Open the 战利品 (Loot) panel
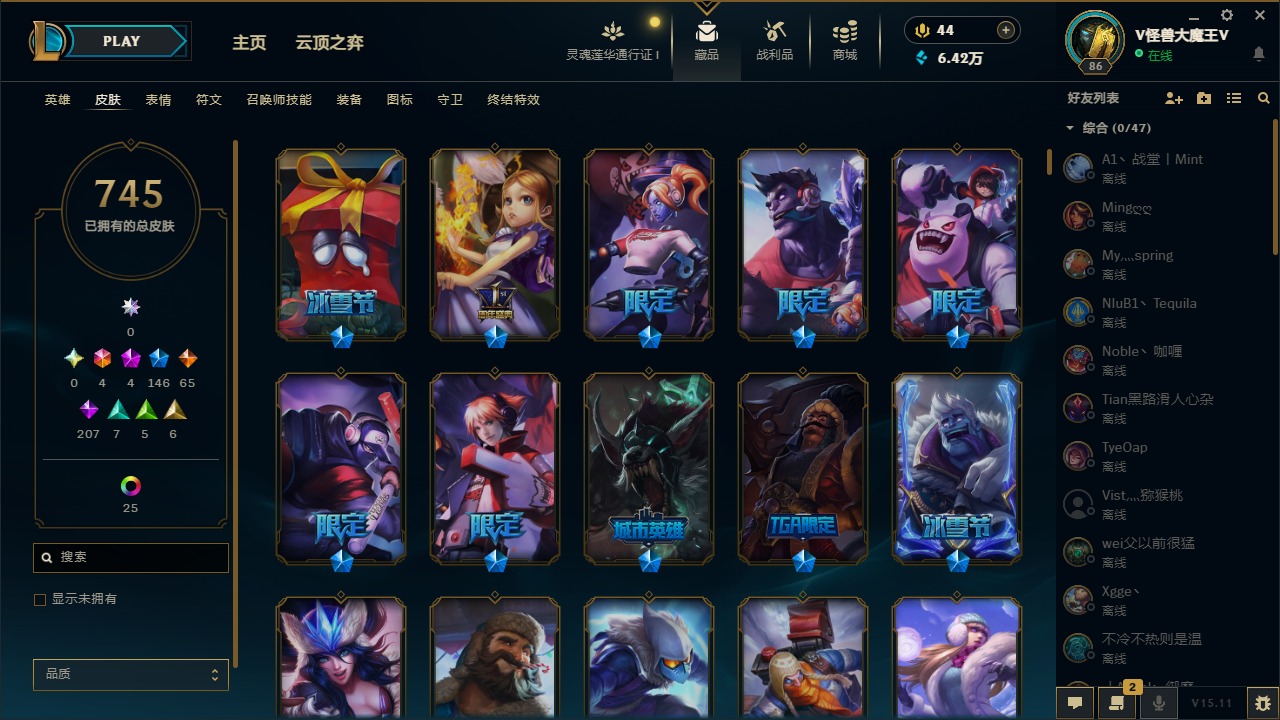 point(775,40)
